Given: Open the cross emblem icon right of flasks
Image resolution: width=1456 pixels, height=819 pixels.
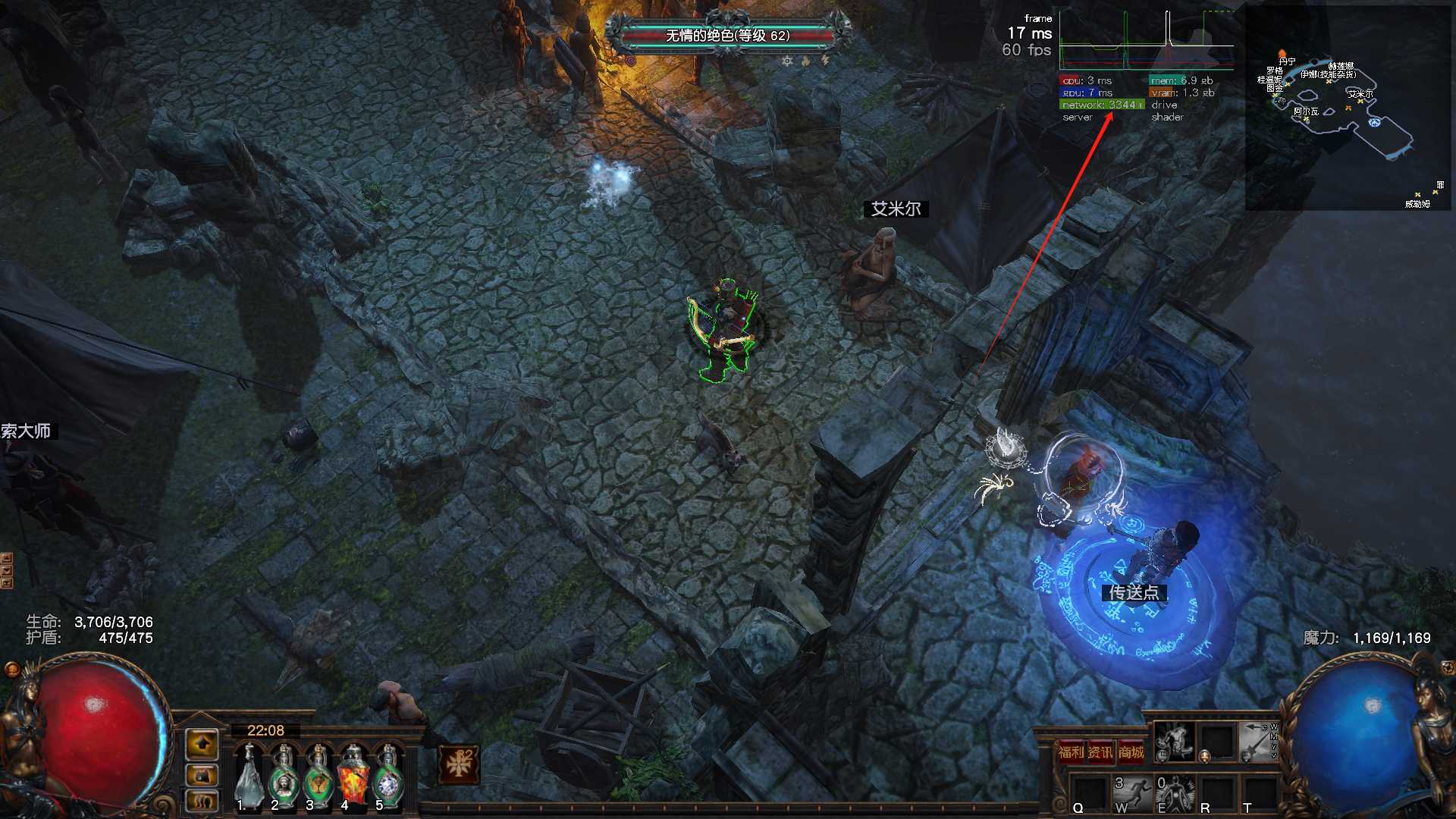Looking at the screenshot, I should coord(459,764).
